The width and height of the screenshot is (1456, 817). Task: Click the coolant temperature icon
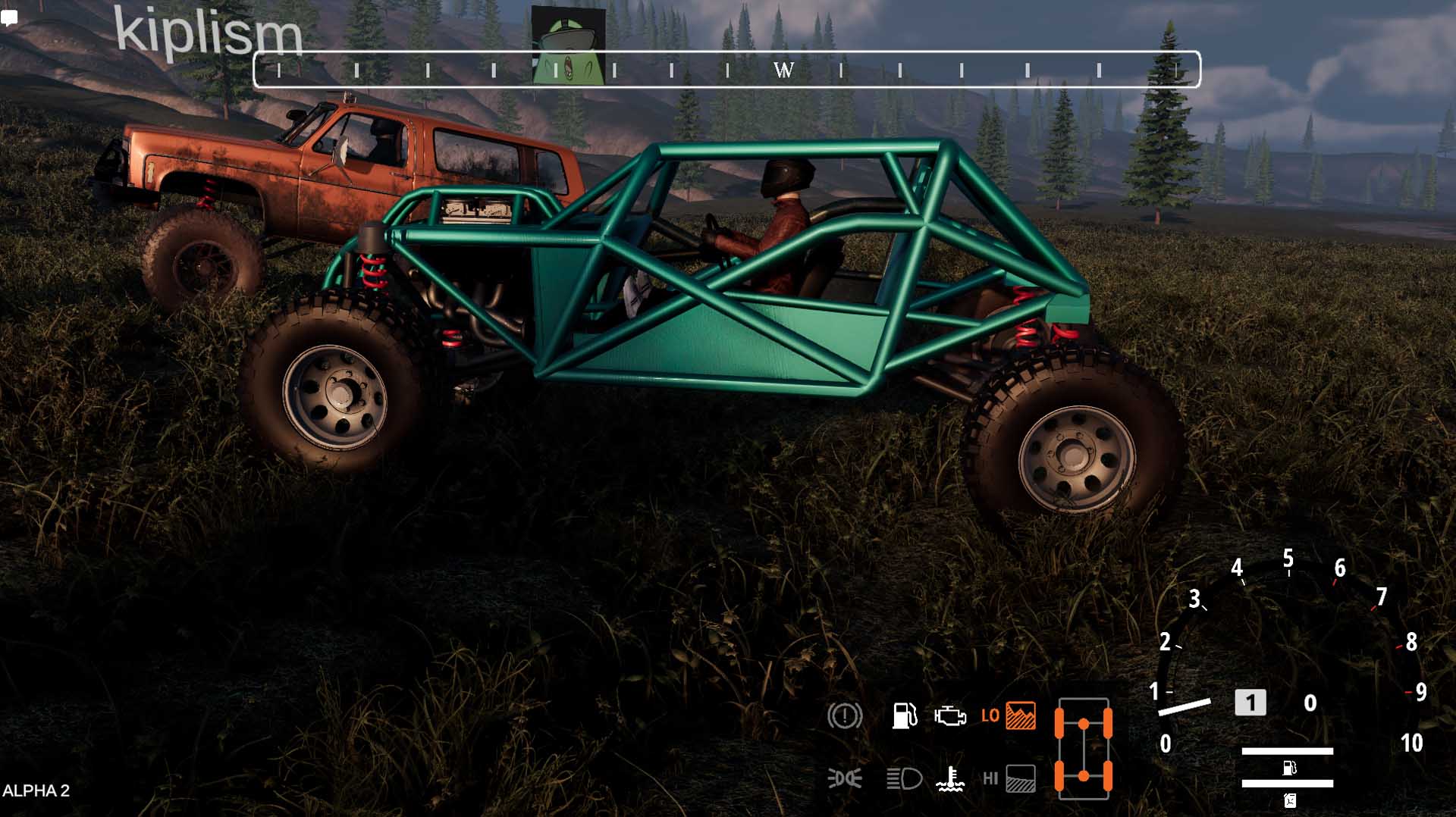[949, 778]
